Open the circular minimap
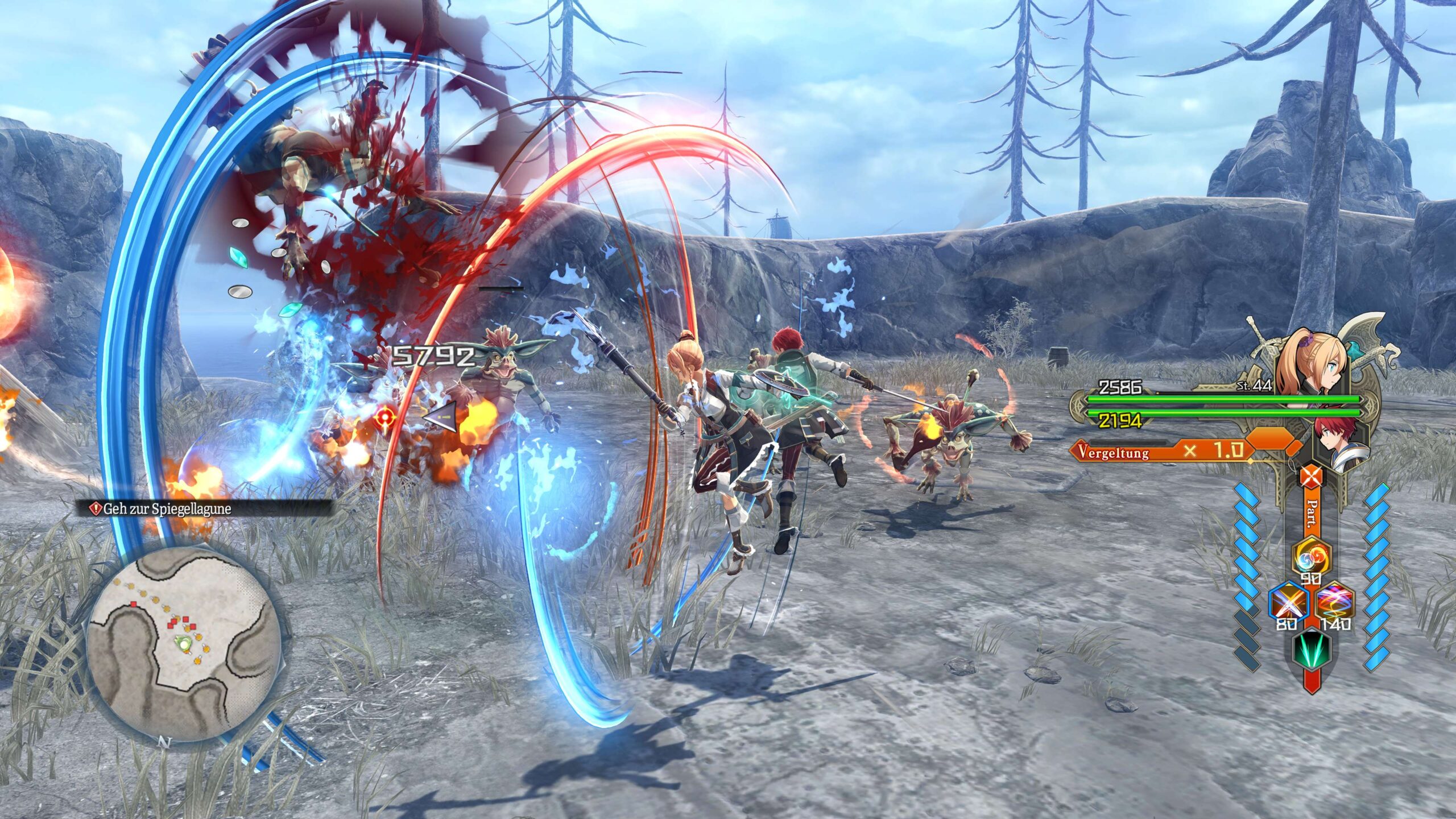This screenshot has width=1456, height=819. pos(184,644)
